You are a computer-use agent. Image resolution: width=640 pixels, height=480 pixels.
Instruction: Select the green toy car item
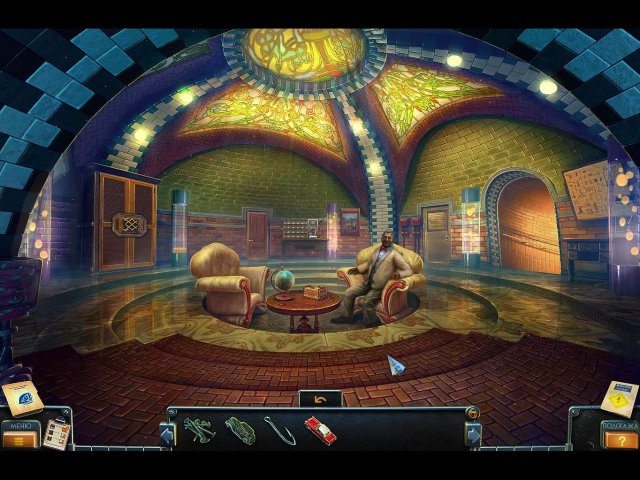(x=240, y=430)
